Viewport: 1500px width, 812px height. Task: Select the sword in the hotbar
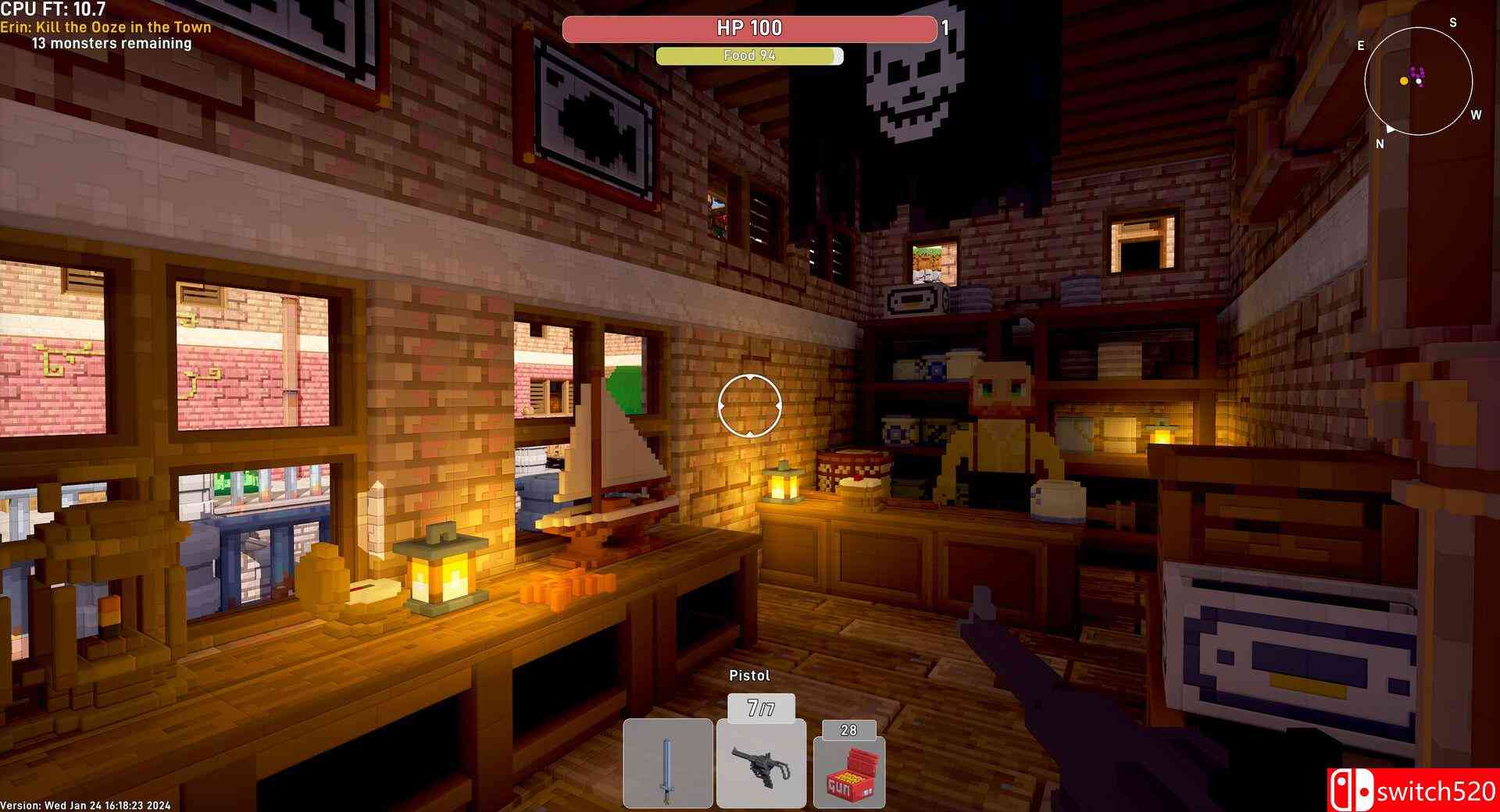tap(670, 761)
